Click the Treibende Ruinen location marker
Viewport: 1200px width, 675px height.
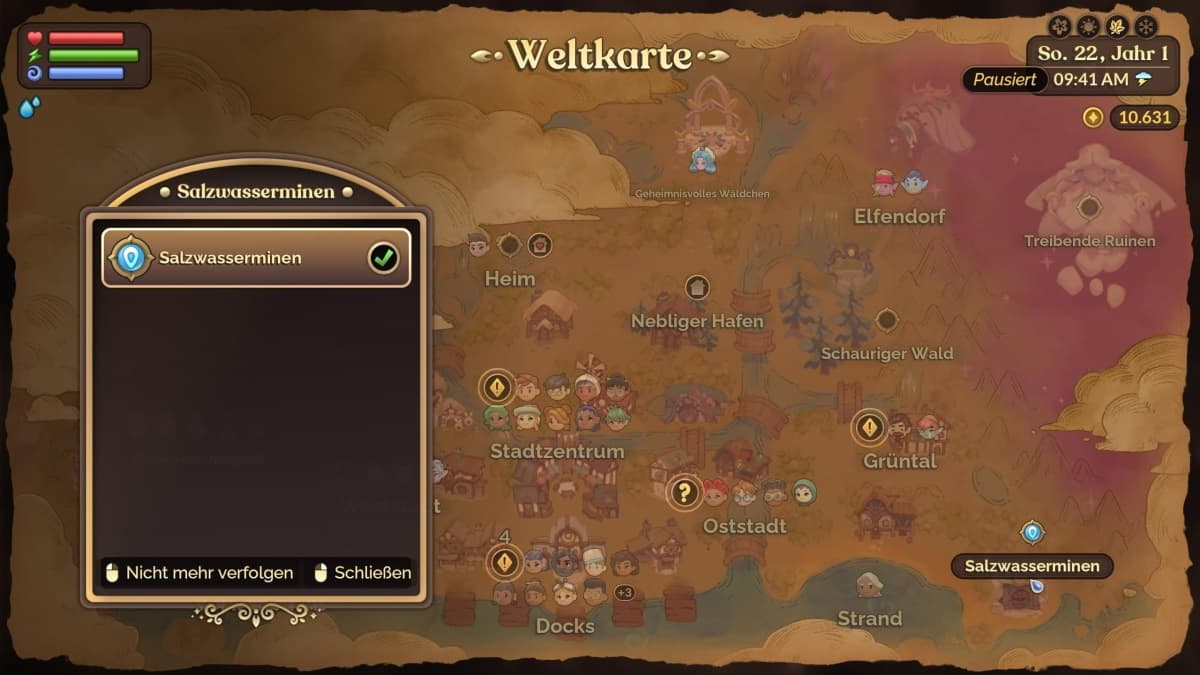(x=1089, y=208)
